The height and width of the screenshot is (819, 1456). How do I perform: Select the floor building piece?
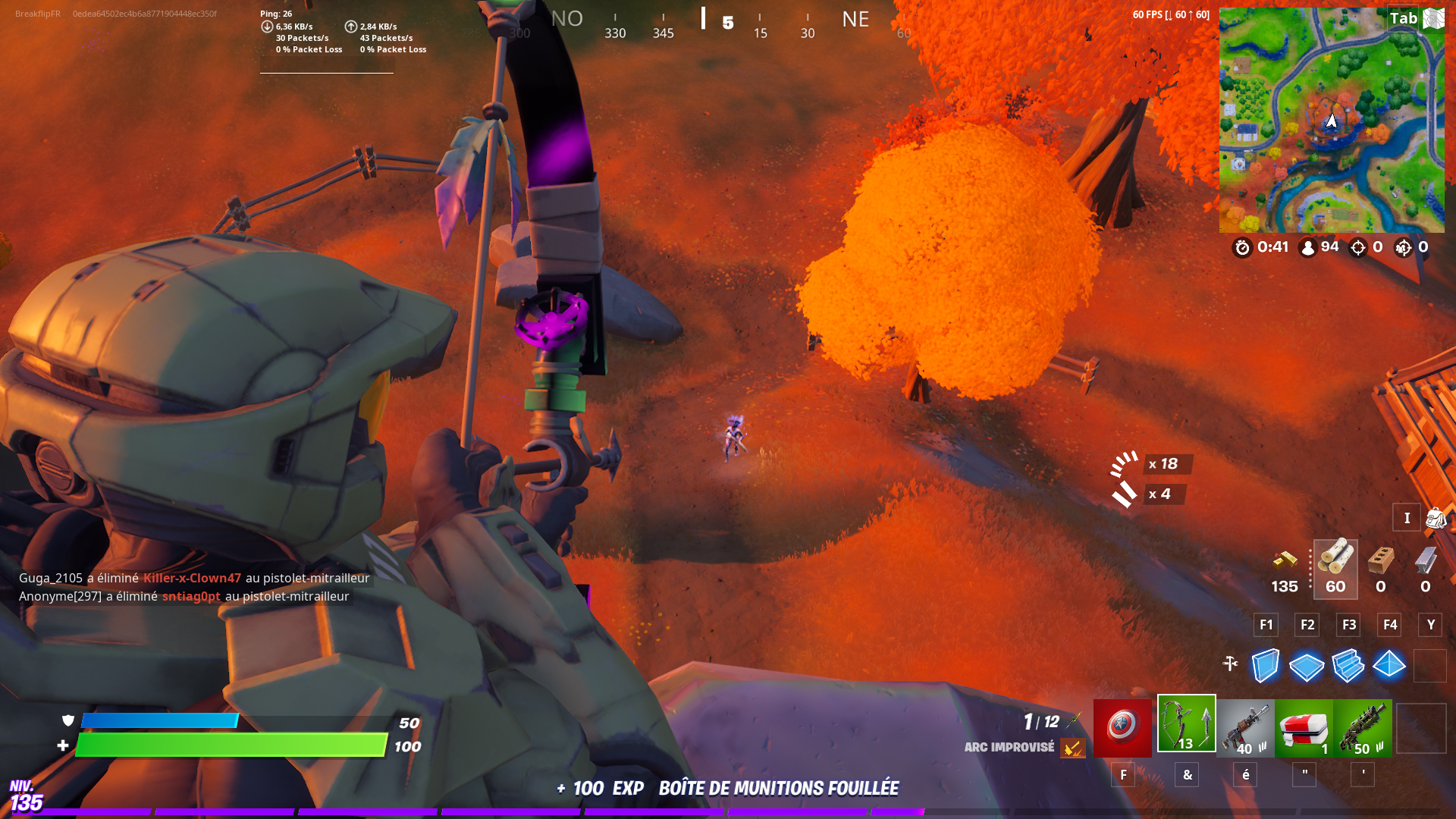click(x=1307, y=666)
